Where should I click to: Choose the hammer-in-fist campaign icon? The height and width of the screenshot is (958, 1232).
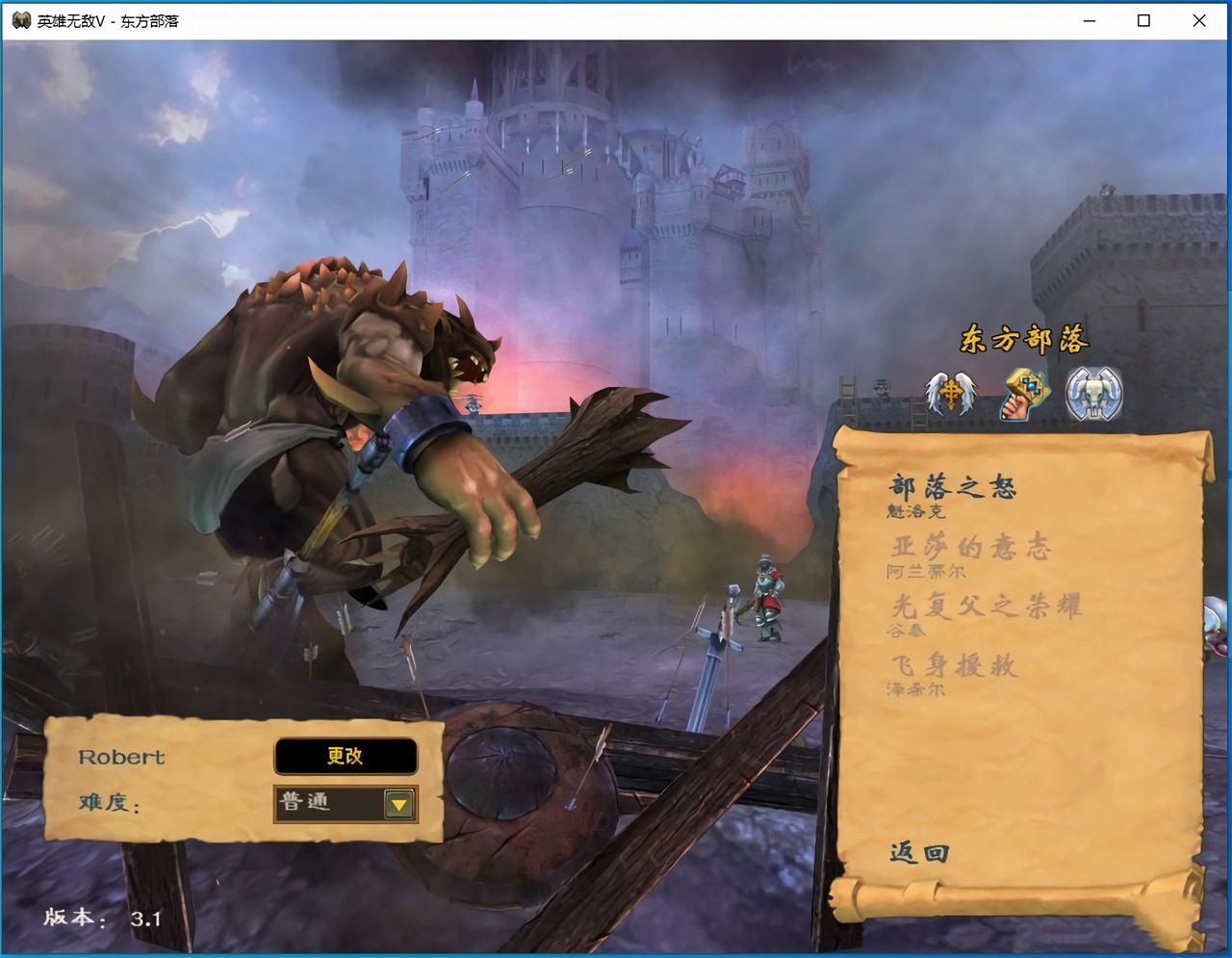coord(1023,394)
